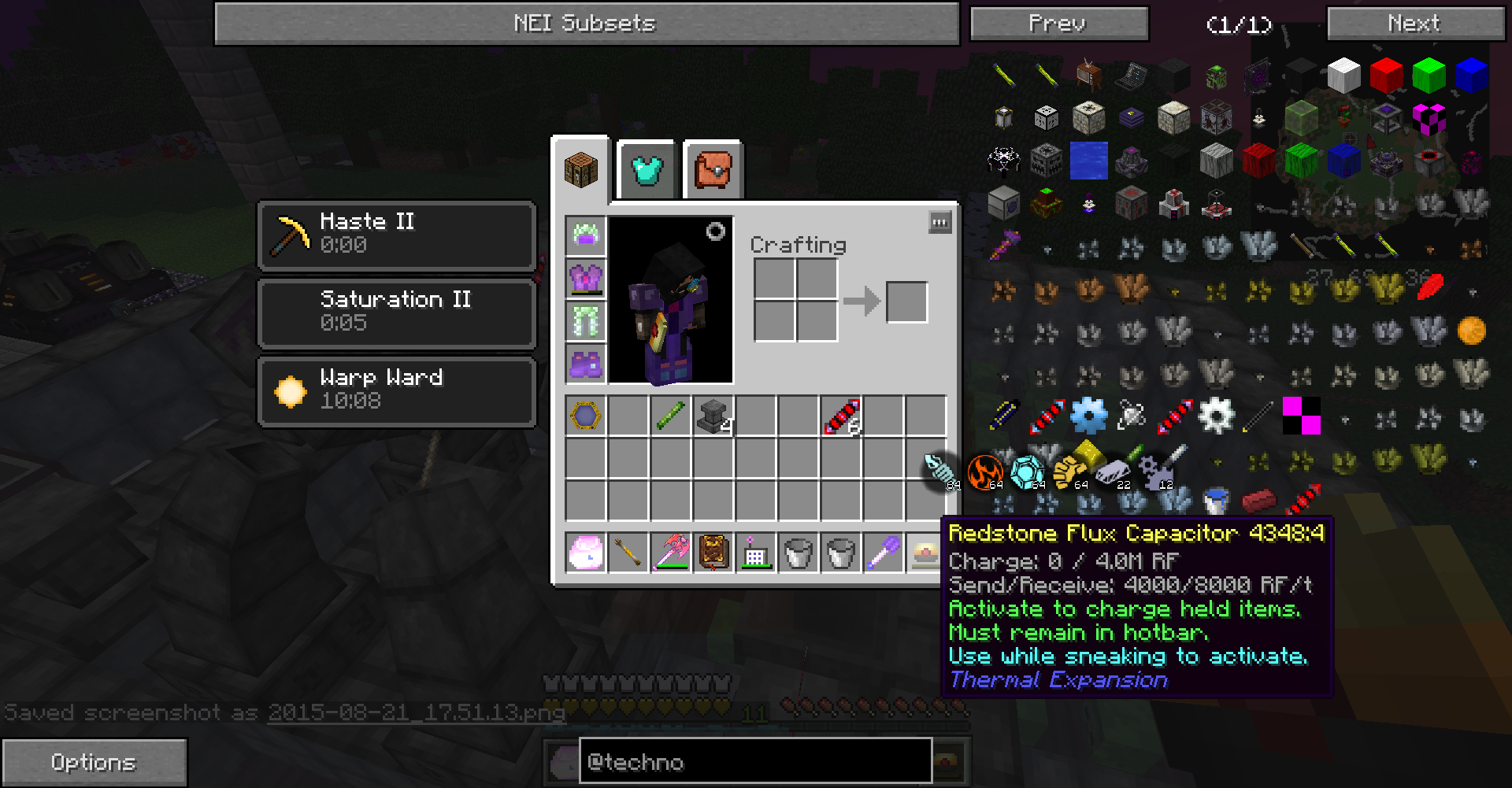Pick up the anvil-shaped stack of 4

pyautogui.click(x=713, y=416)
